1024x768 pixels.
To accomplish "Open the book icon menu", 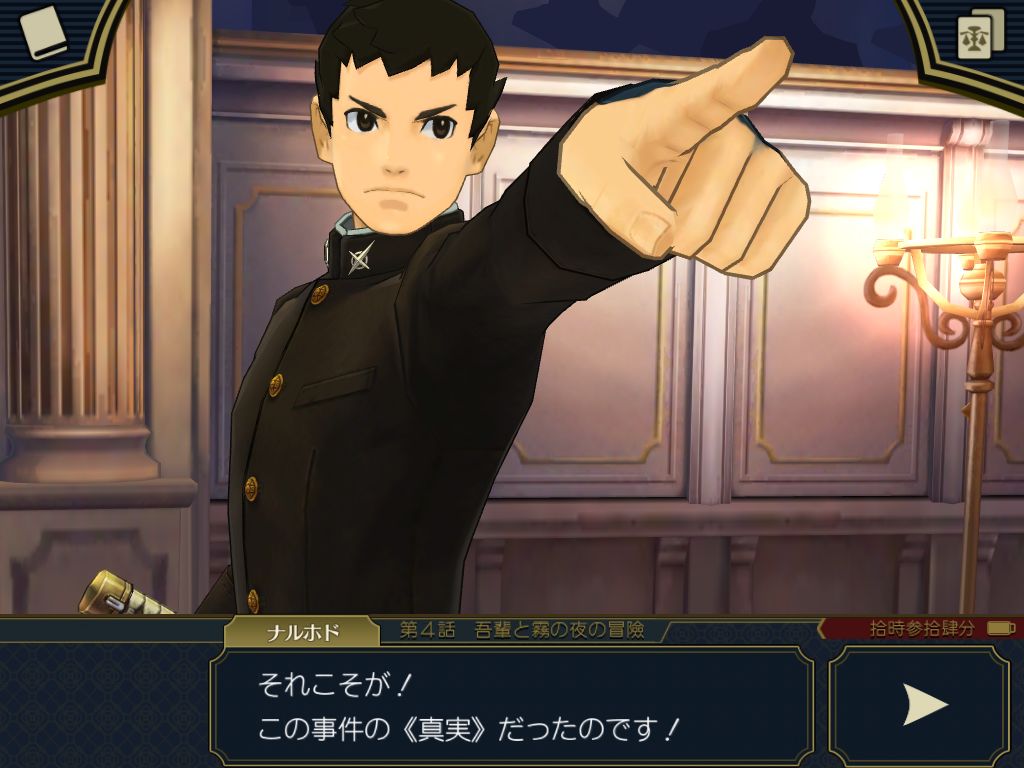I will (x=43, y=33).
